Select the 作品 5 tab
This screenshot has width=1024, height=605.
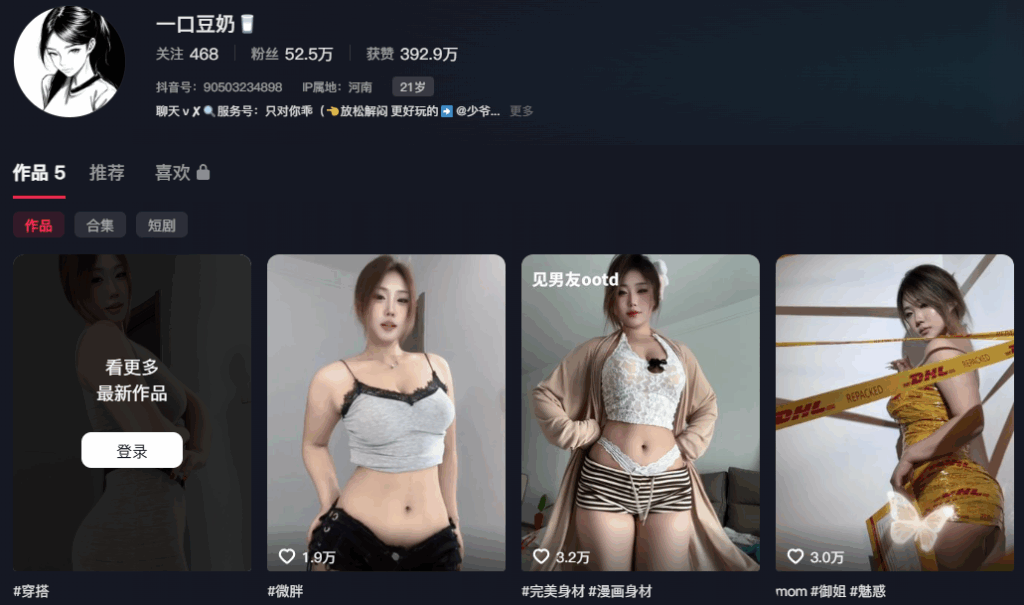39,173
